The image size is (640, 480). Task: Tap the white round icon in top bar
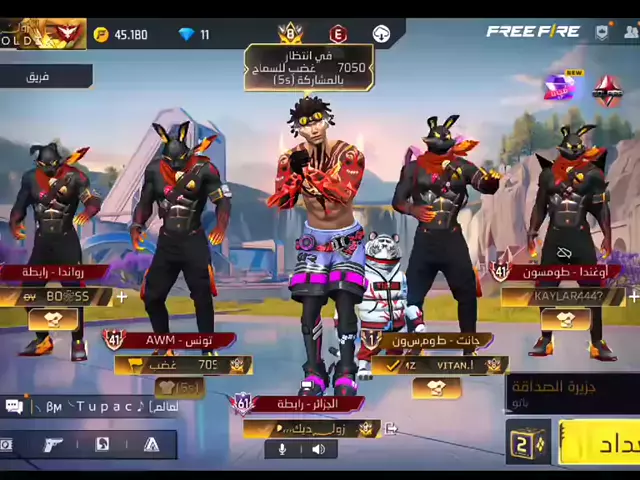pyautogui.click(x=381, y=35)
